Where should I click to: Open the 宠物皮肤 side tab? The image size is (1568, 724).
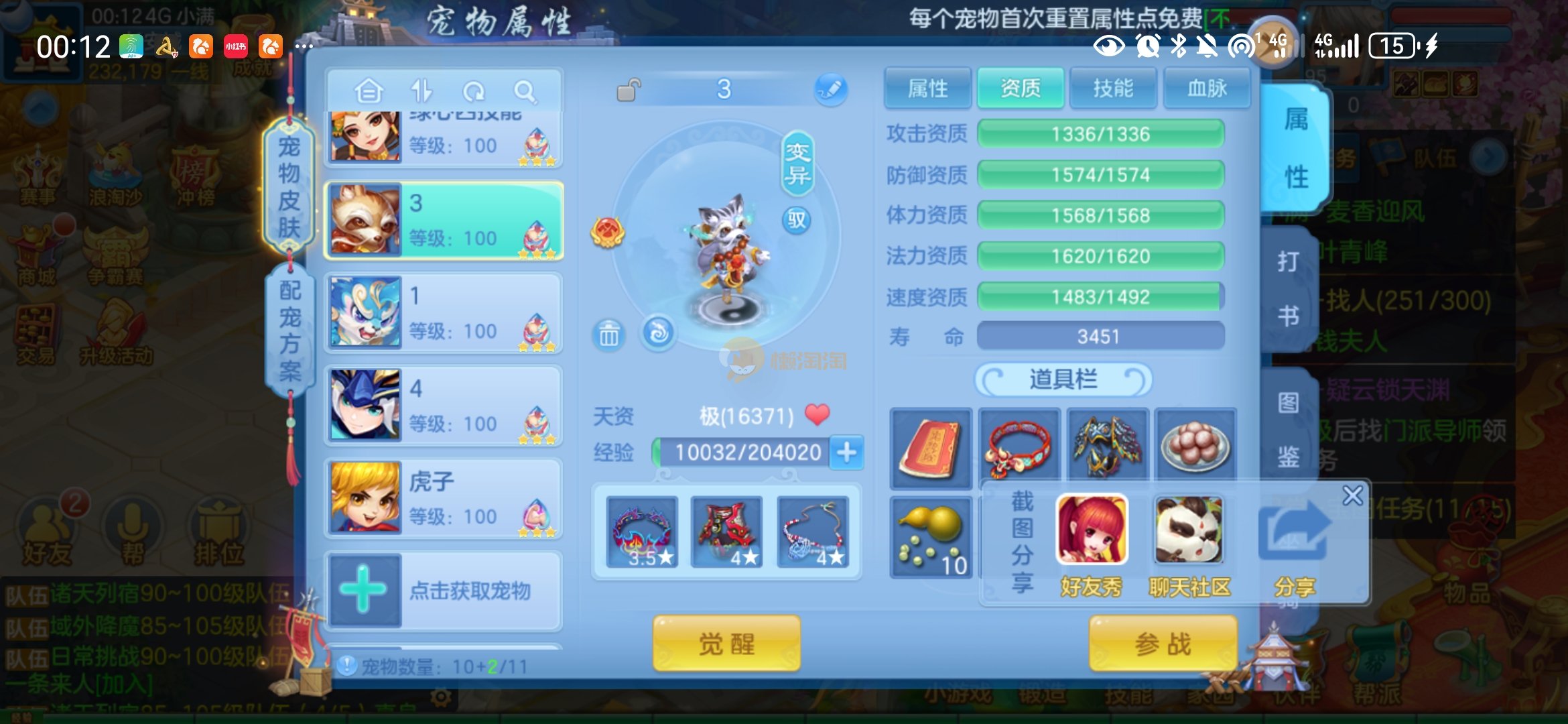pyautogui.click(x=289, y=186)
